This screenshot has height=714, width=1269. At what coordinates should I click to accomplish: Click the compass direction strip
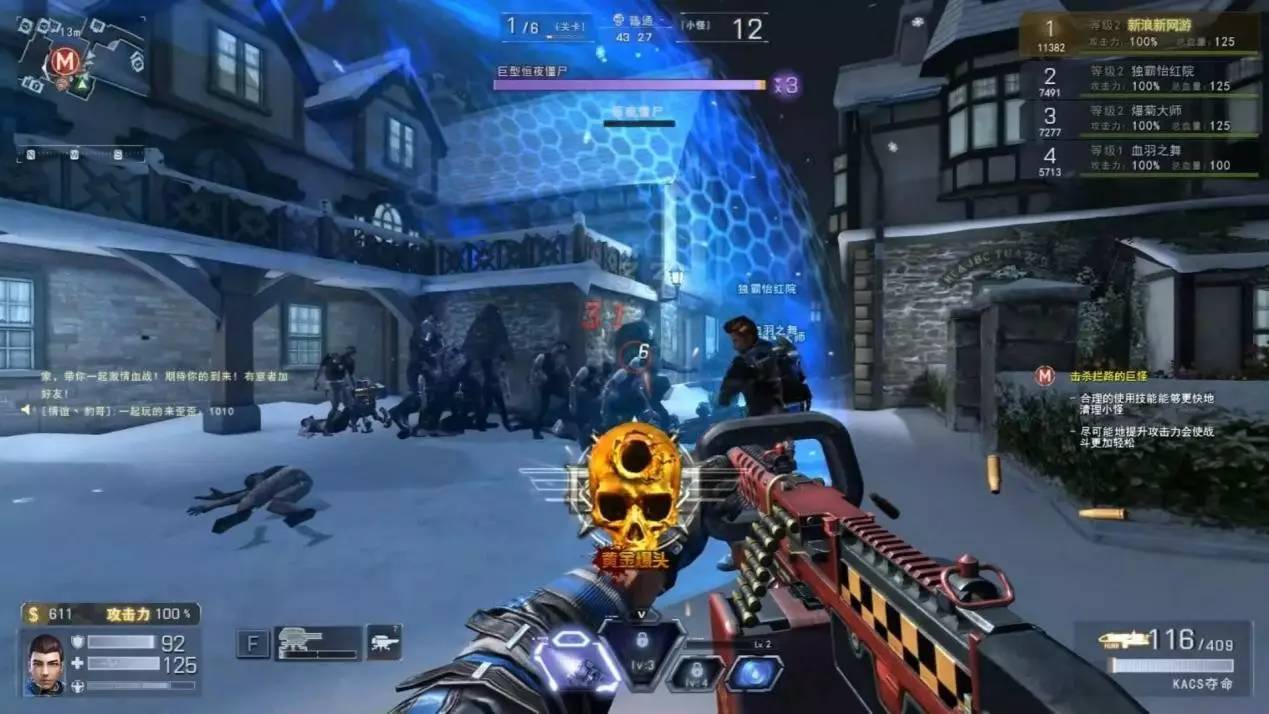coord(80,154)
